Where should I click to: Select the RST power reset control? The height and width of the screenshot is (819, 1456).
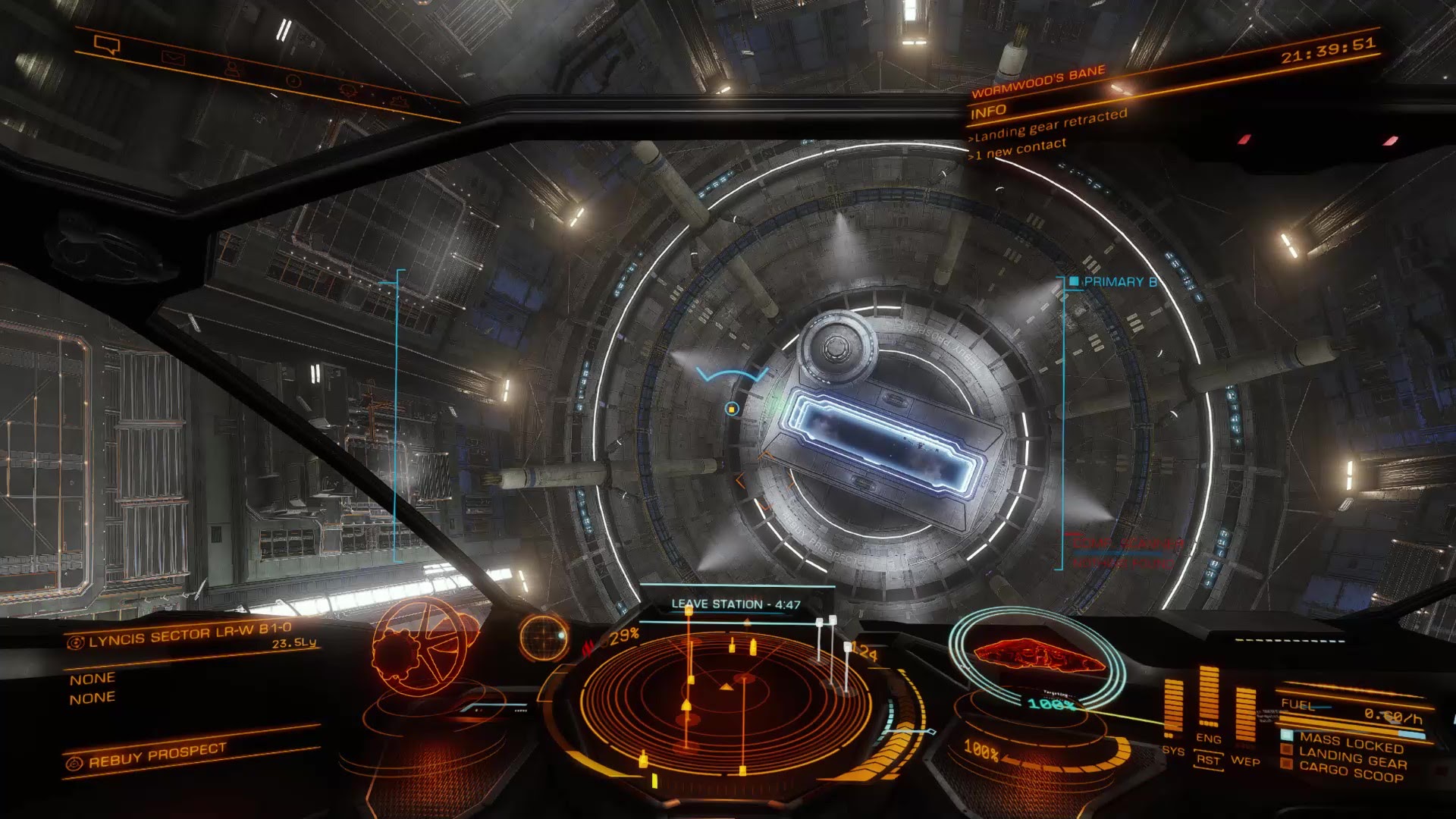point(1208,760)
